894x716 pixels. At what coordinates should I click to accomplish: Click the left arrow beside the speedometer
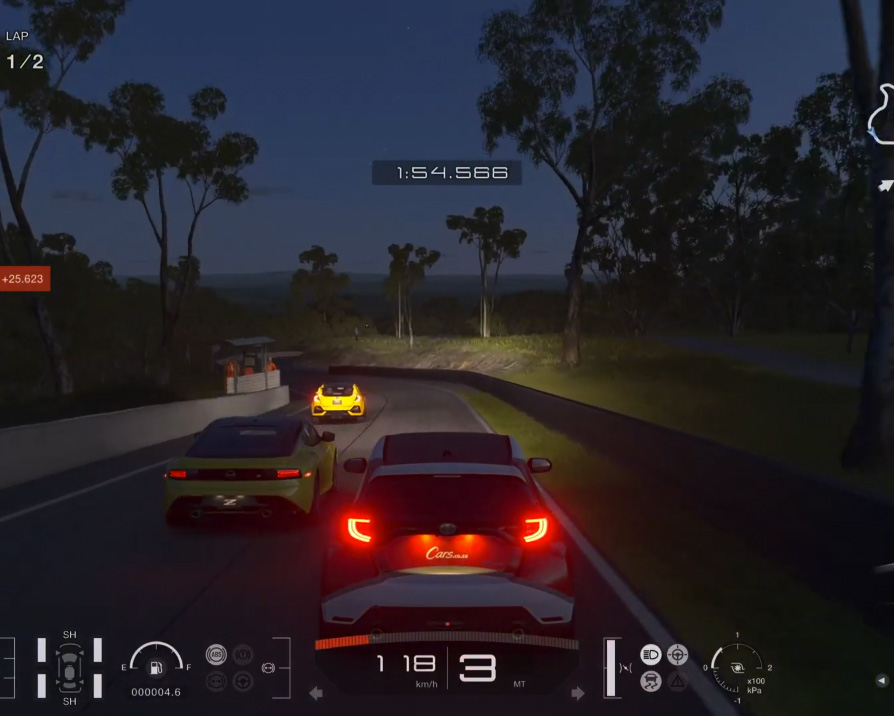pyautogui.click(x=316, y=692)
